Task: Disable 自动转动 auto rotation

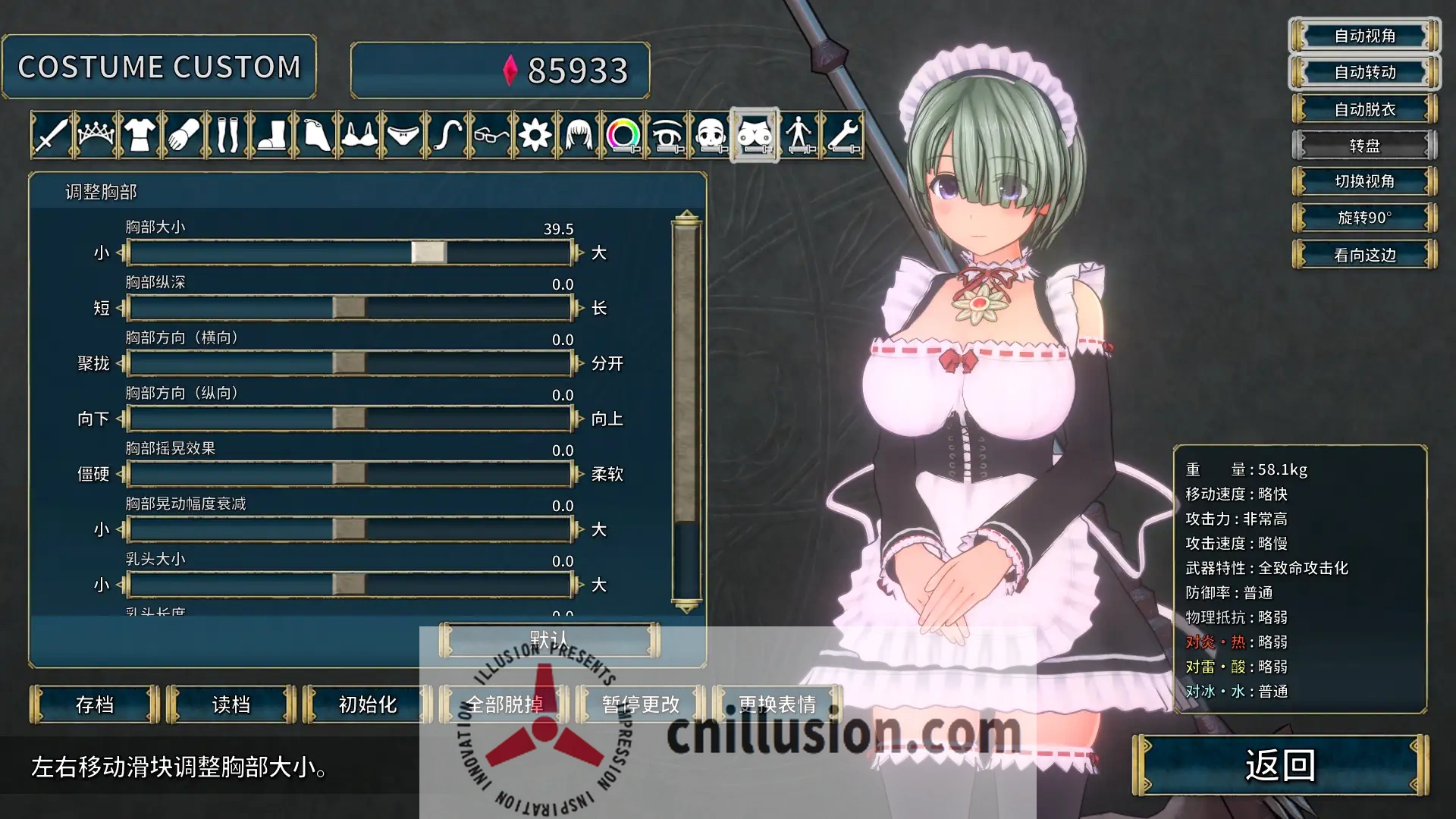Action: click(1363, 72)
